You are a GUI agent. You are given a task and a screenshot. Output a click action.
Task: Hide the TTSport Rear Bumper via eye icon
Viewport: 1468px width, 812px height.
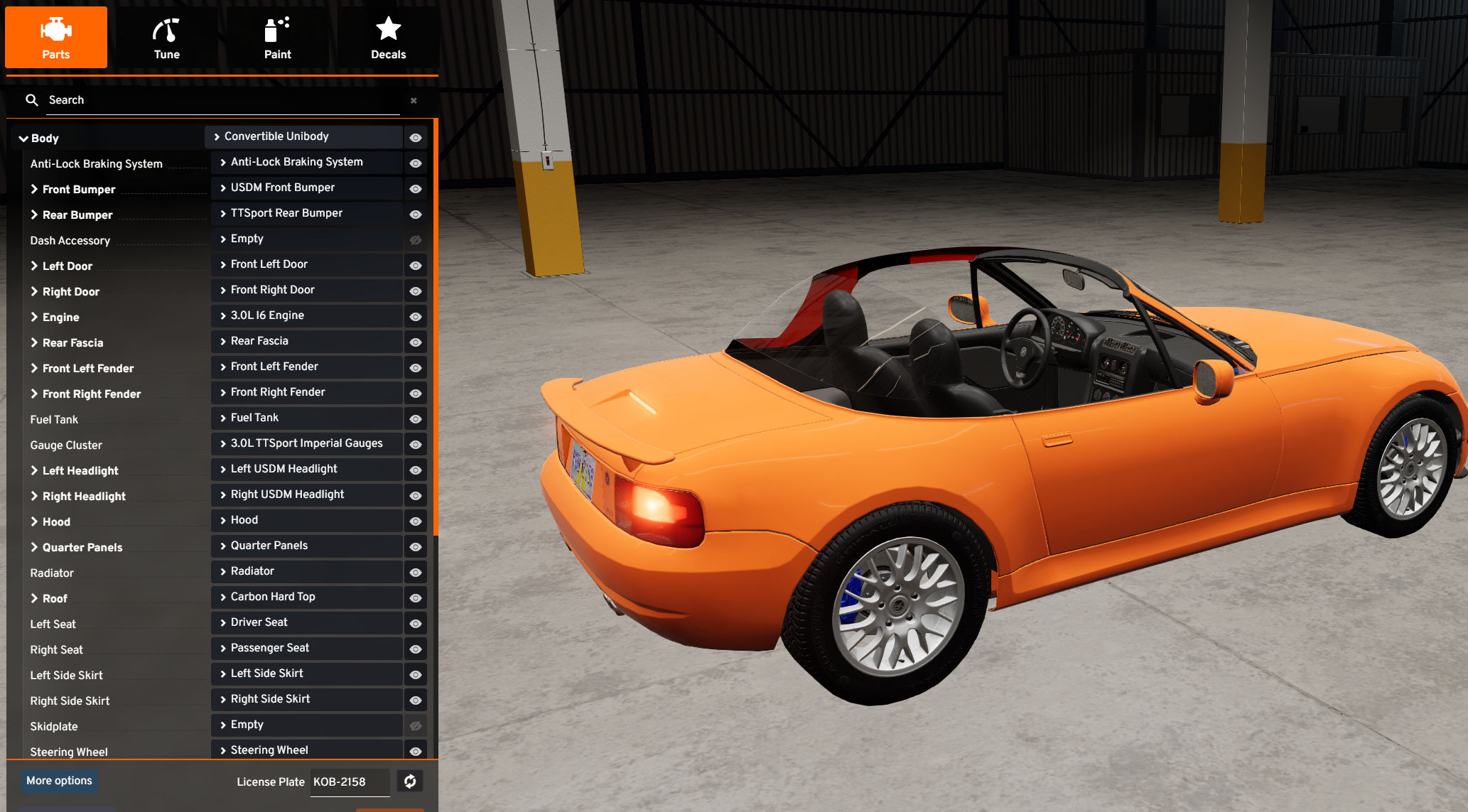tap(416, 215)
